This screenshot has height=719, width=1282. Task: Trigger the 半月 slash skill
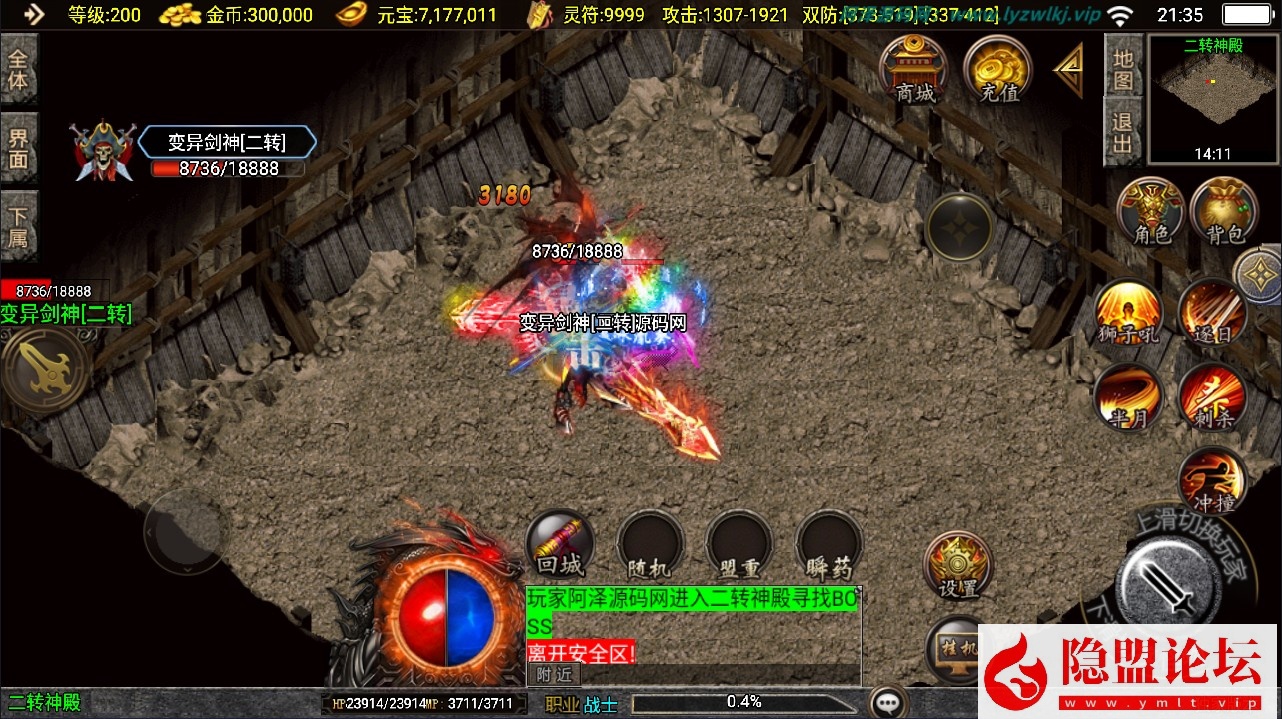click(1128, 396)
